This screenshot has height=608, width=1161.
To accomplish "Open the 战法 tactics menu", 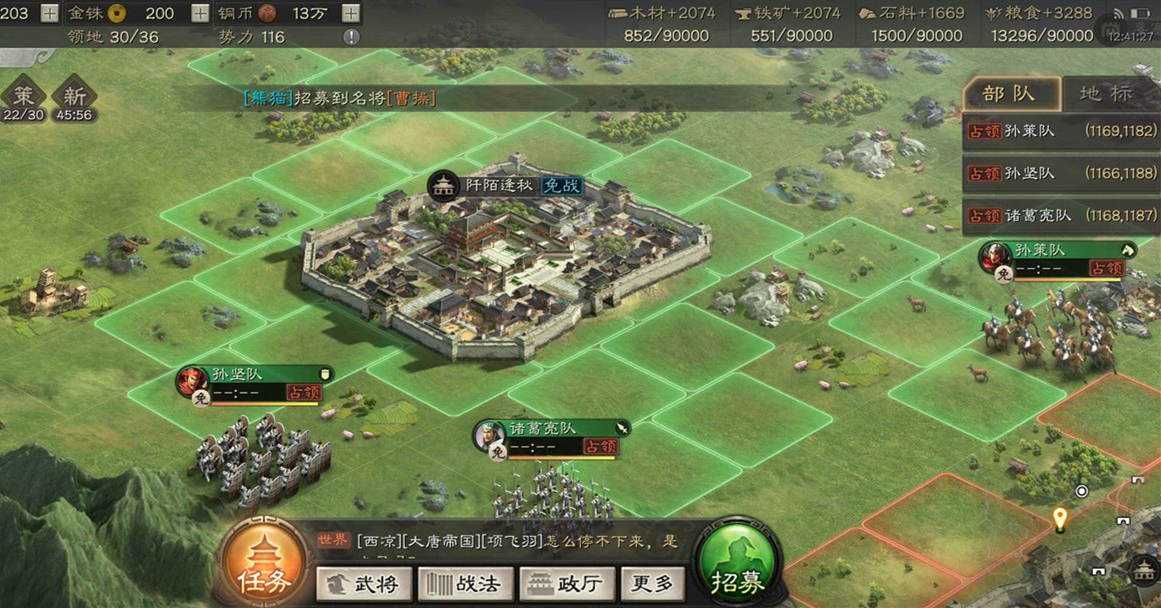I will click(465, 584).
